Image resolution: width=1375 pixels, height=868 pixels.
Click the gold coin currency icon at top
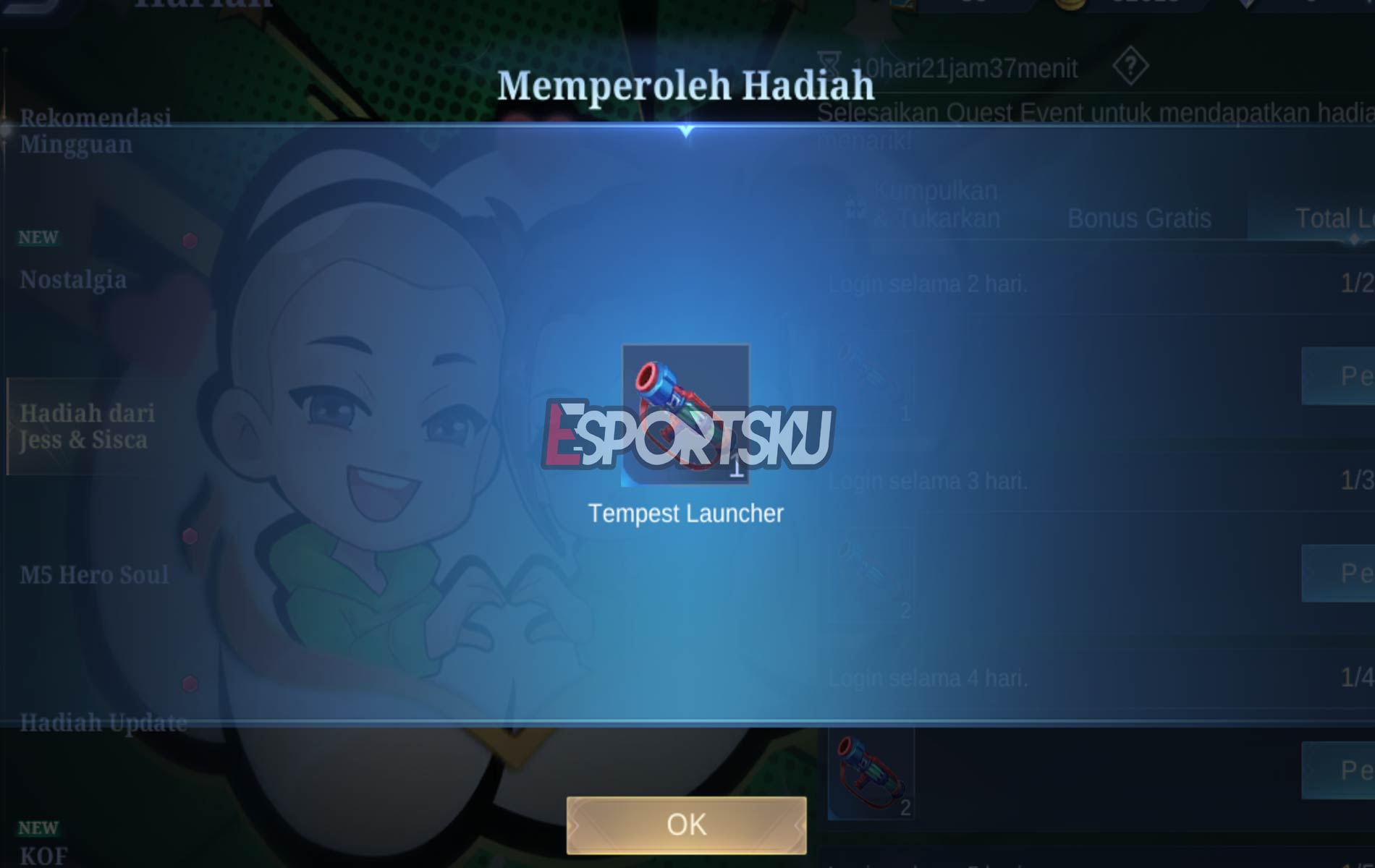click(1068, 6)
